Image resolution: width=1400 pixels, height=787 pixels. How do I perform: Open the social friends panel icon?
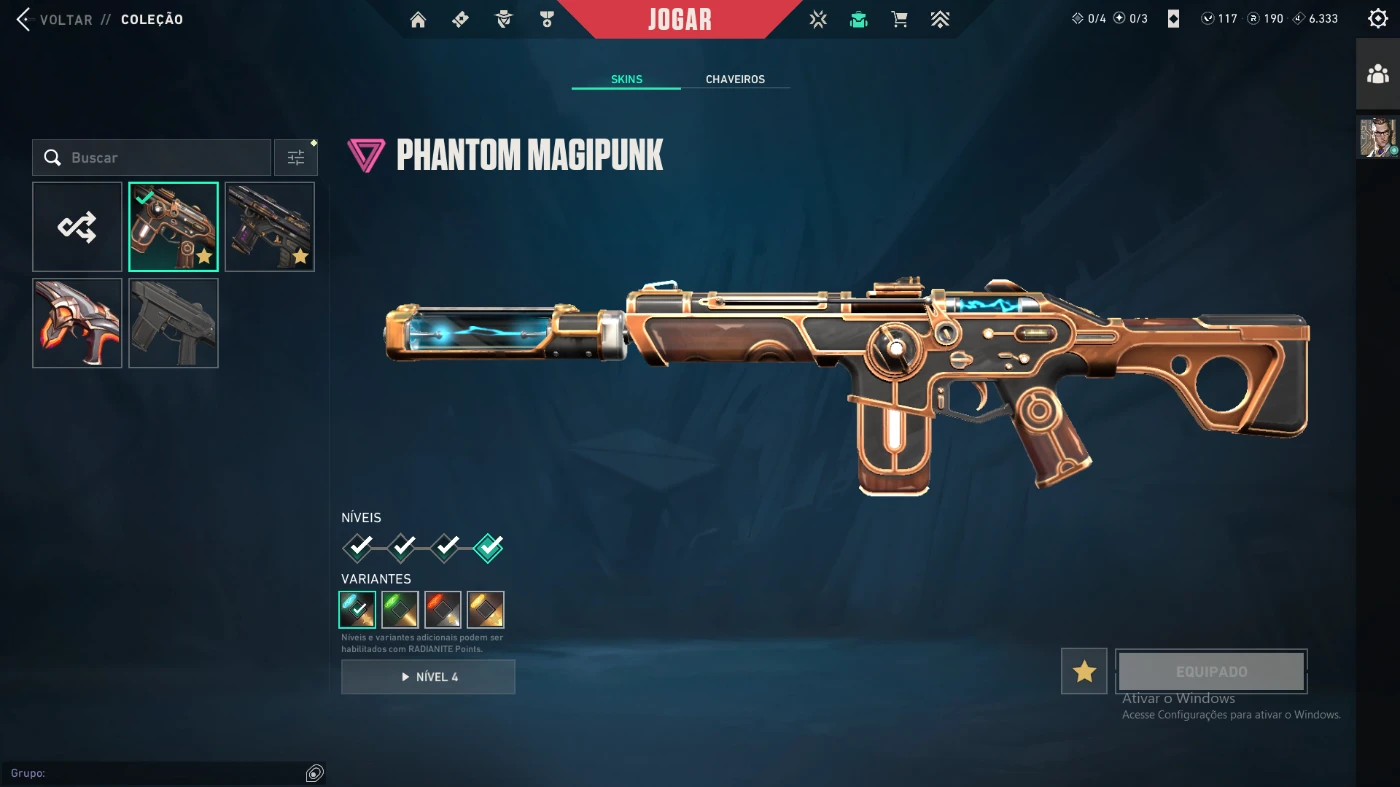1378,74
